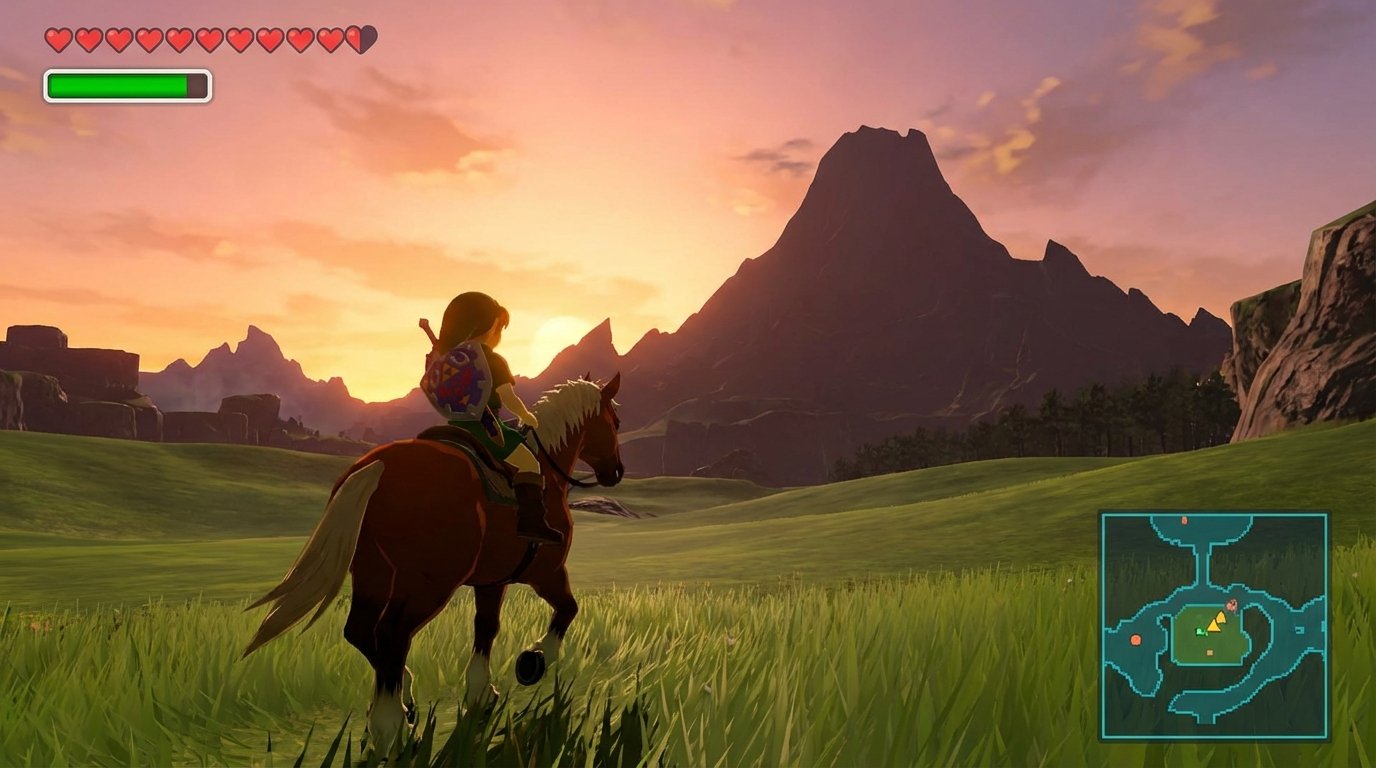
Task: Click the orange dot at top of minimap
Action: coord(1184,520)
